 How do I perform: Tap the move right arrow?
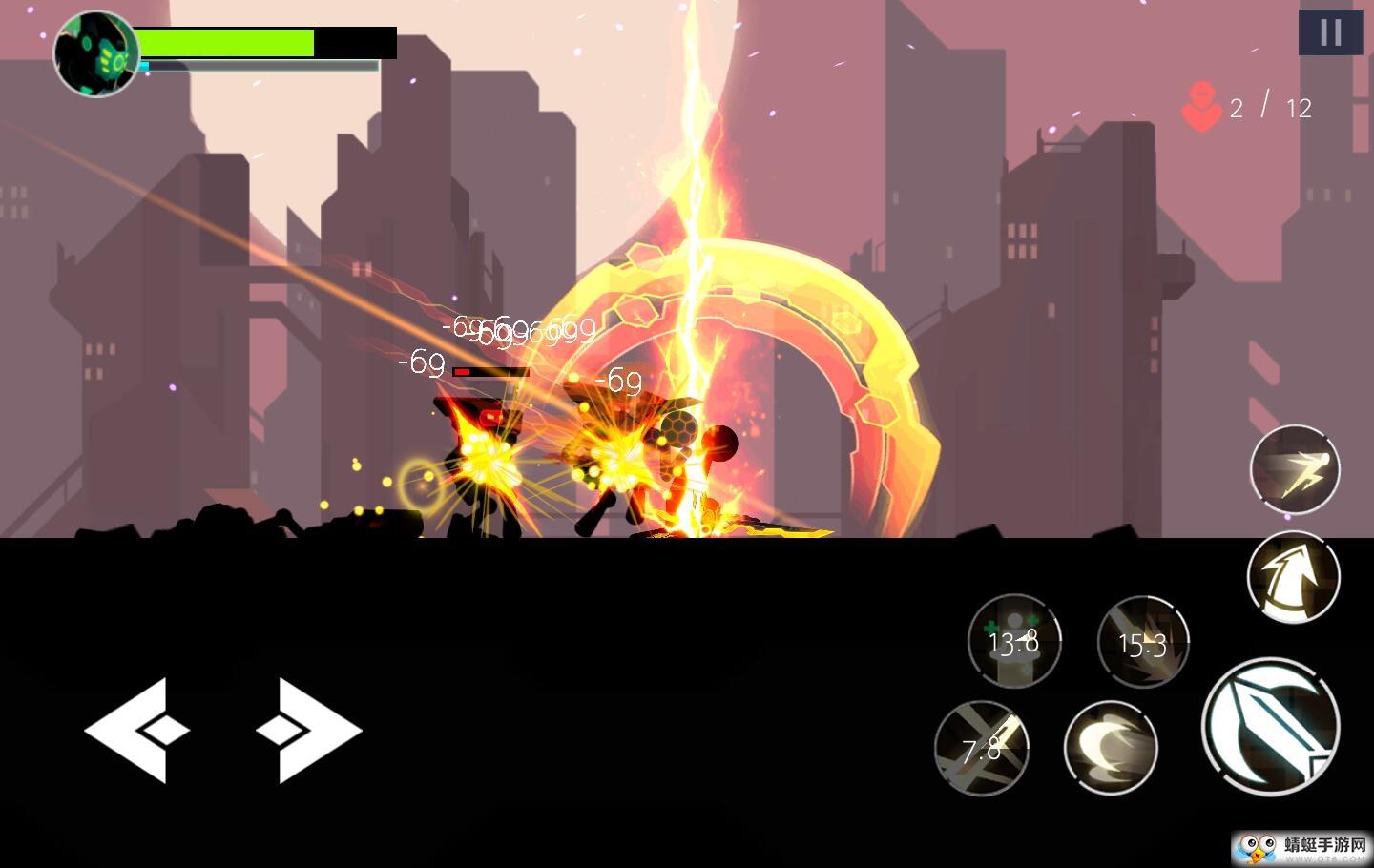coord(309,731)
